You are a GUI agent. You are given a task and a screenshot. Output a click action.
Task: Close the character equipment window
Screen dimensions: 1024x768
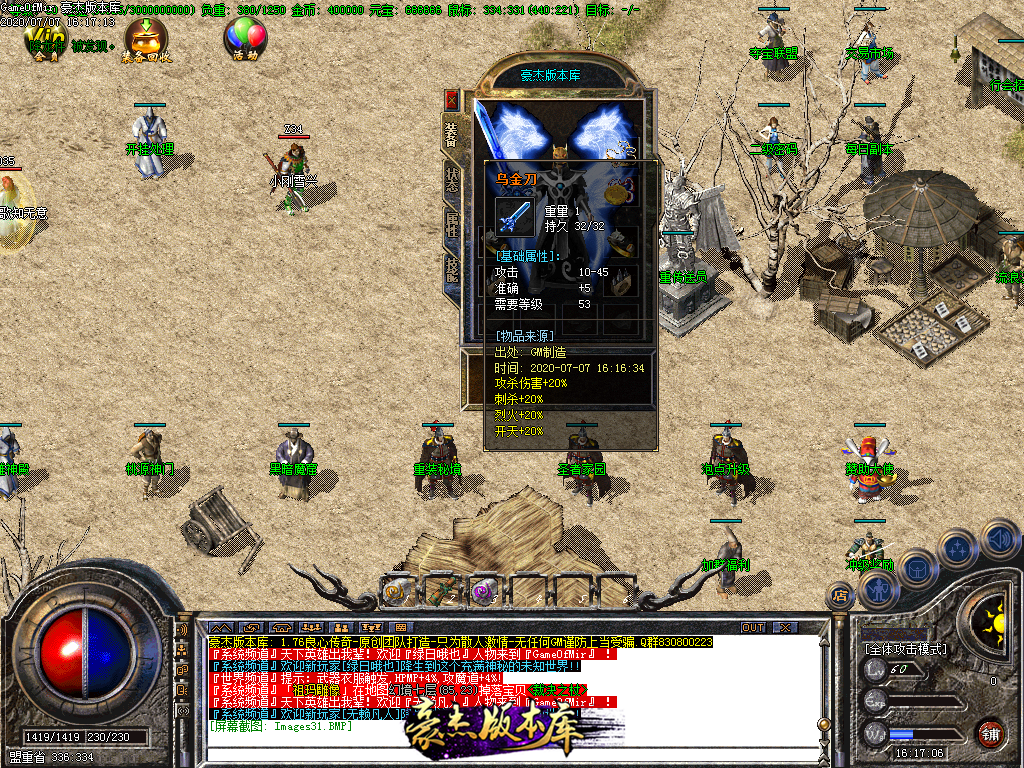(452, 100)
